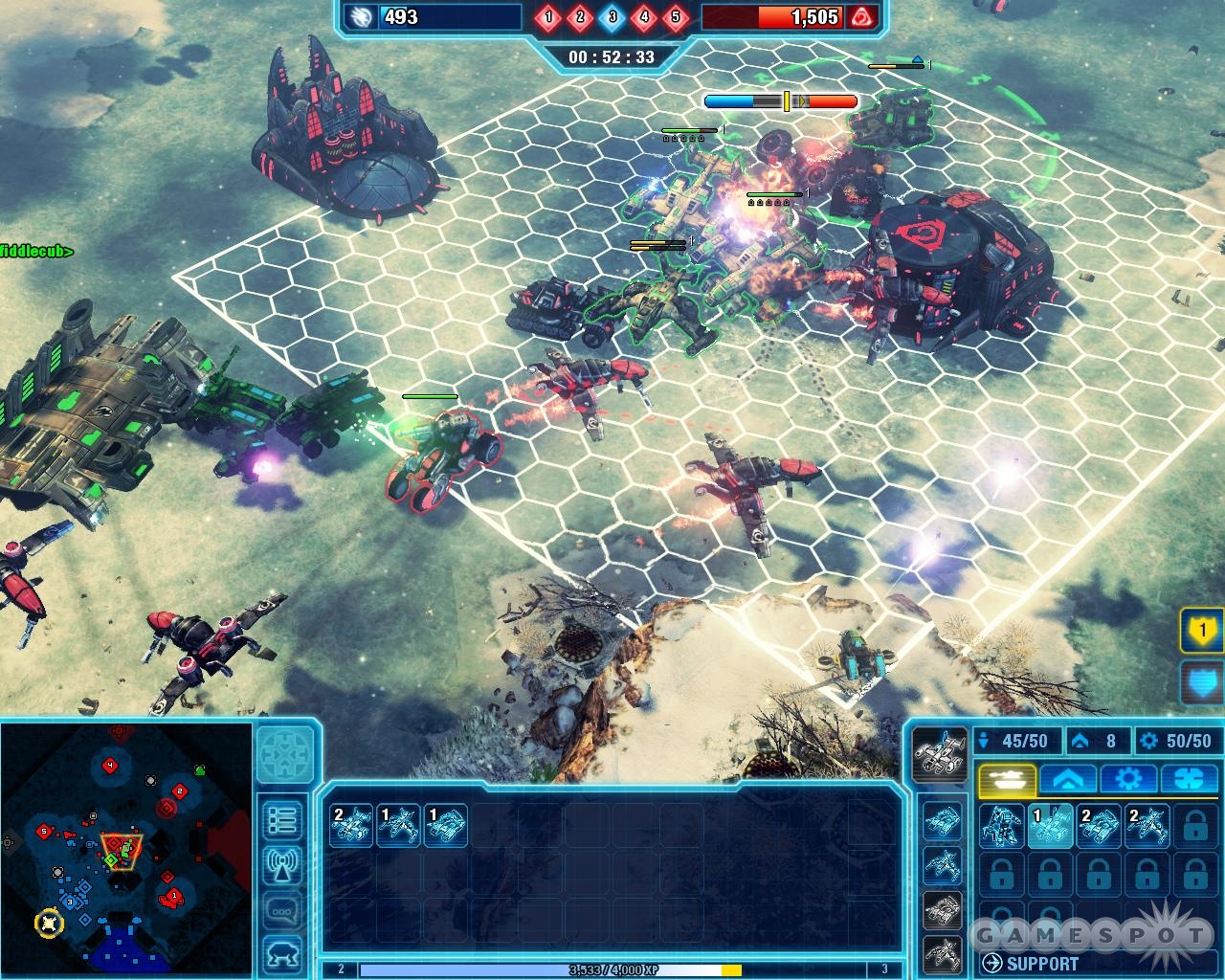Choose the tank squad group numbered 1
The width and height of the screenshot is (1225, 980).
(x=445, y=825)
